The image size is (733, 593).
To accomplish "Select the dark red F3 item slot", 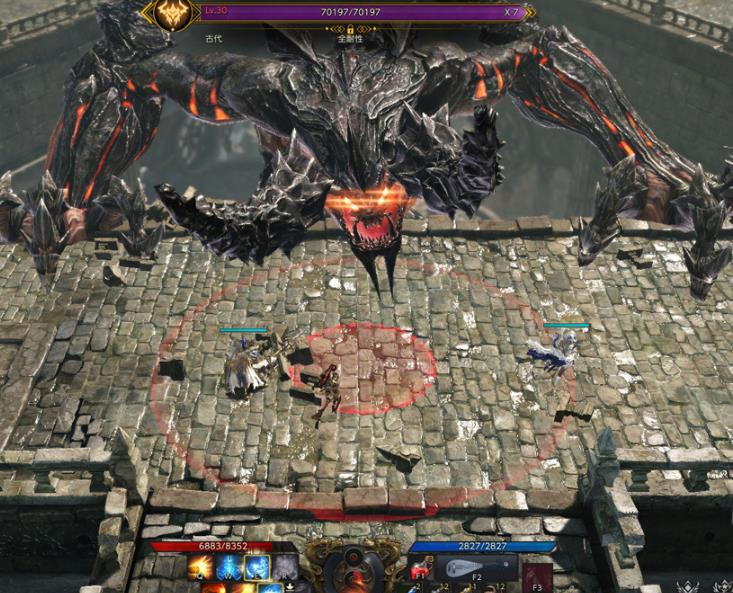I will click(538, 573).
